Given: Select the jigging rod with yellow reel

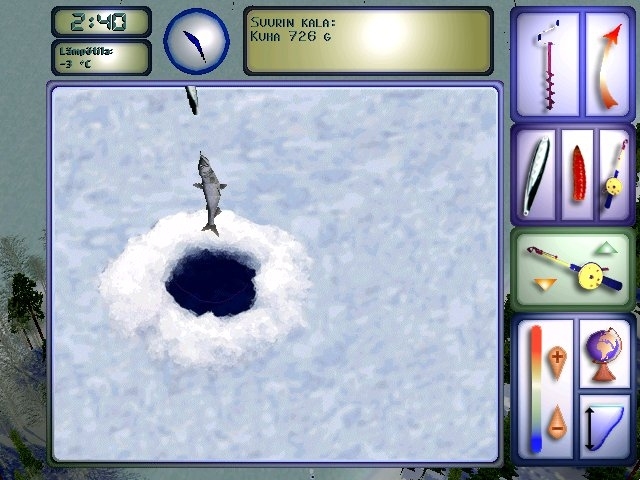Looking at the screenshot, I should coord(612,174).
